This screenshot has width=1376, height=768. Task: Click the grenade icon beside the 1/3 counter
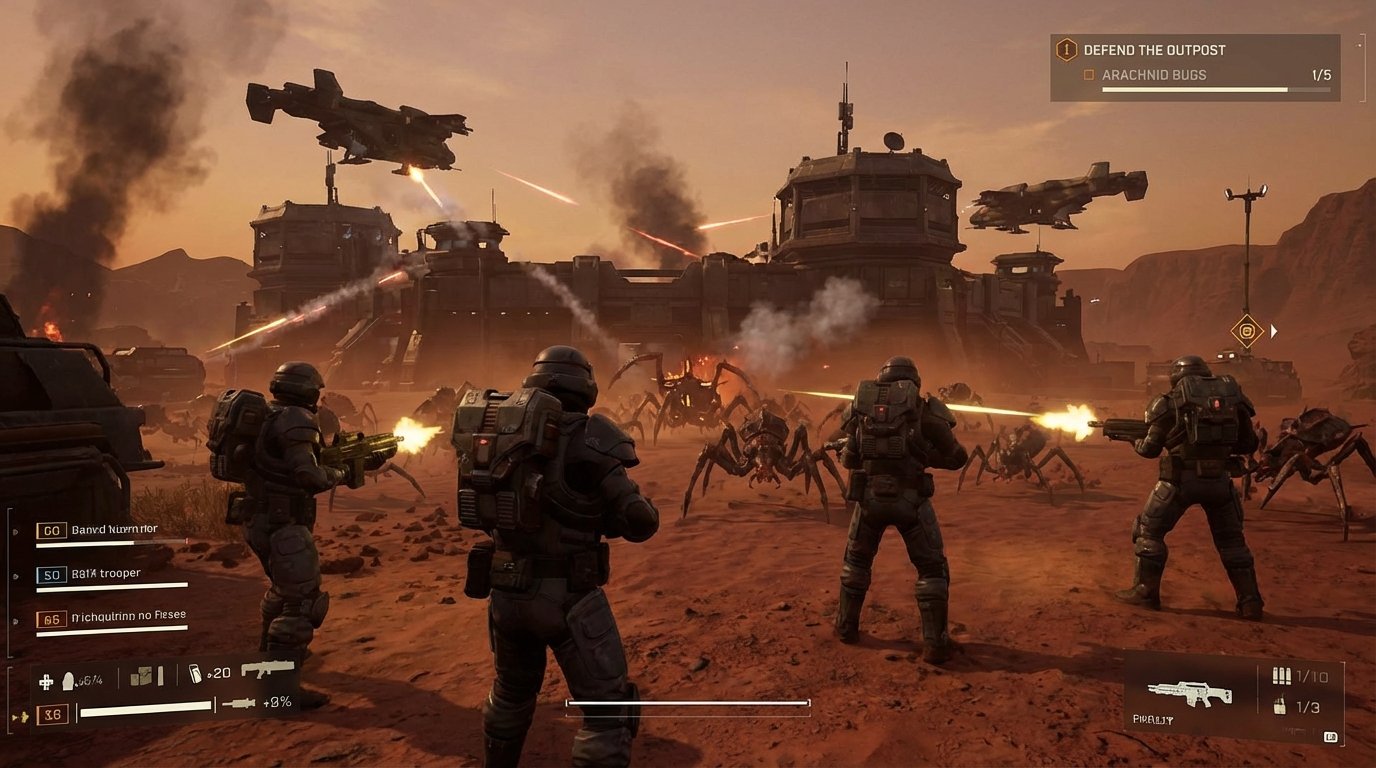[x=1280, y=706]
